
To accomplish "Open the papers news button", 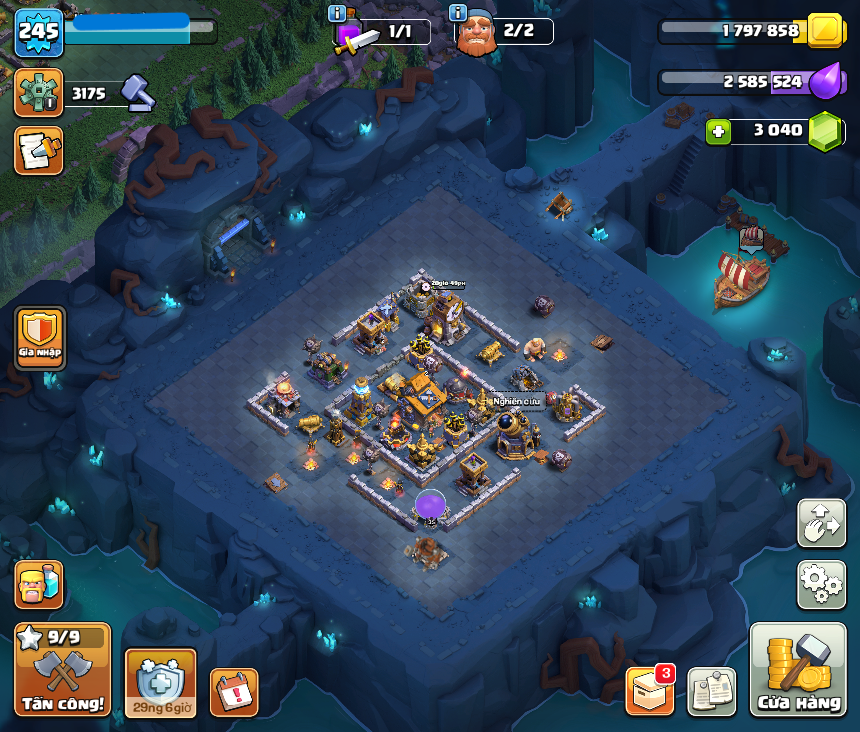I will tap(711, 692).
